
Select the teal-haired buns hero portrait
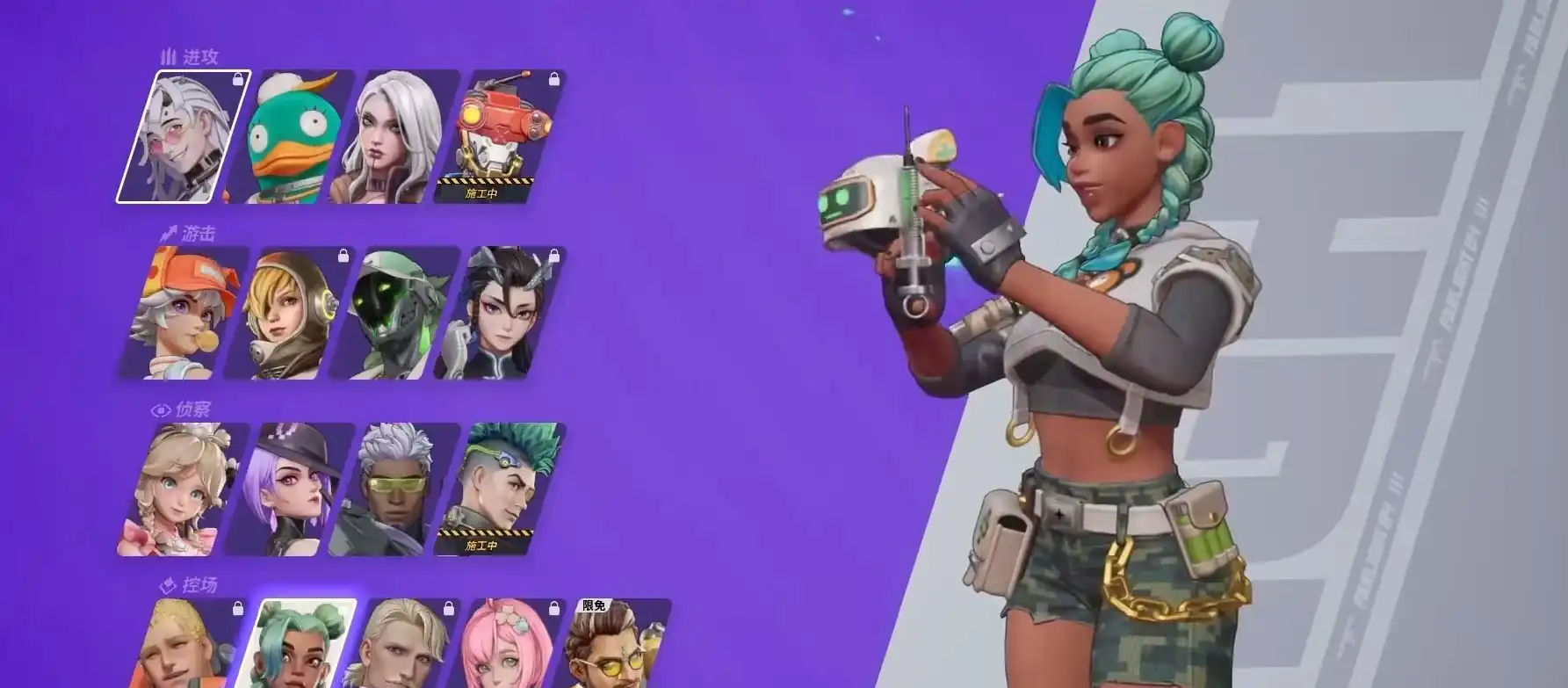pyautogui.click(x=299, y=646)
